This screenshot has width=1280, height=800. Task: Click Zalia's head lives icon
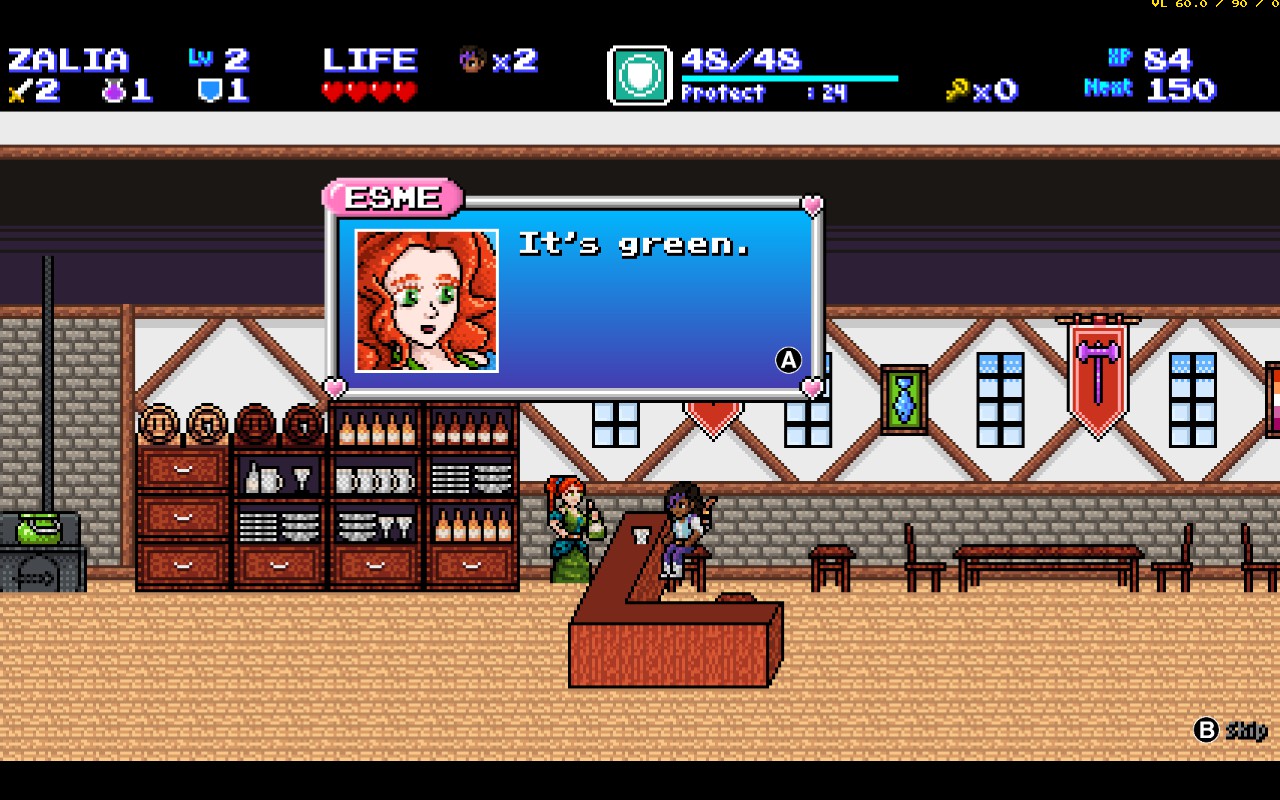pos(472,60)
